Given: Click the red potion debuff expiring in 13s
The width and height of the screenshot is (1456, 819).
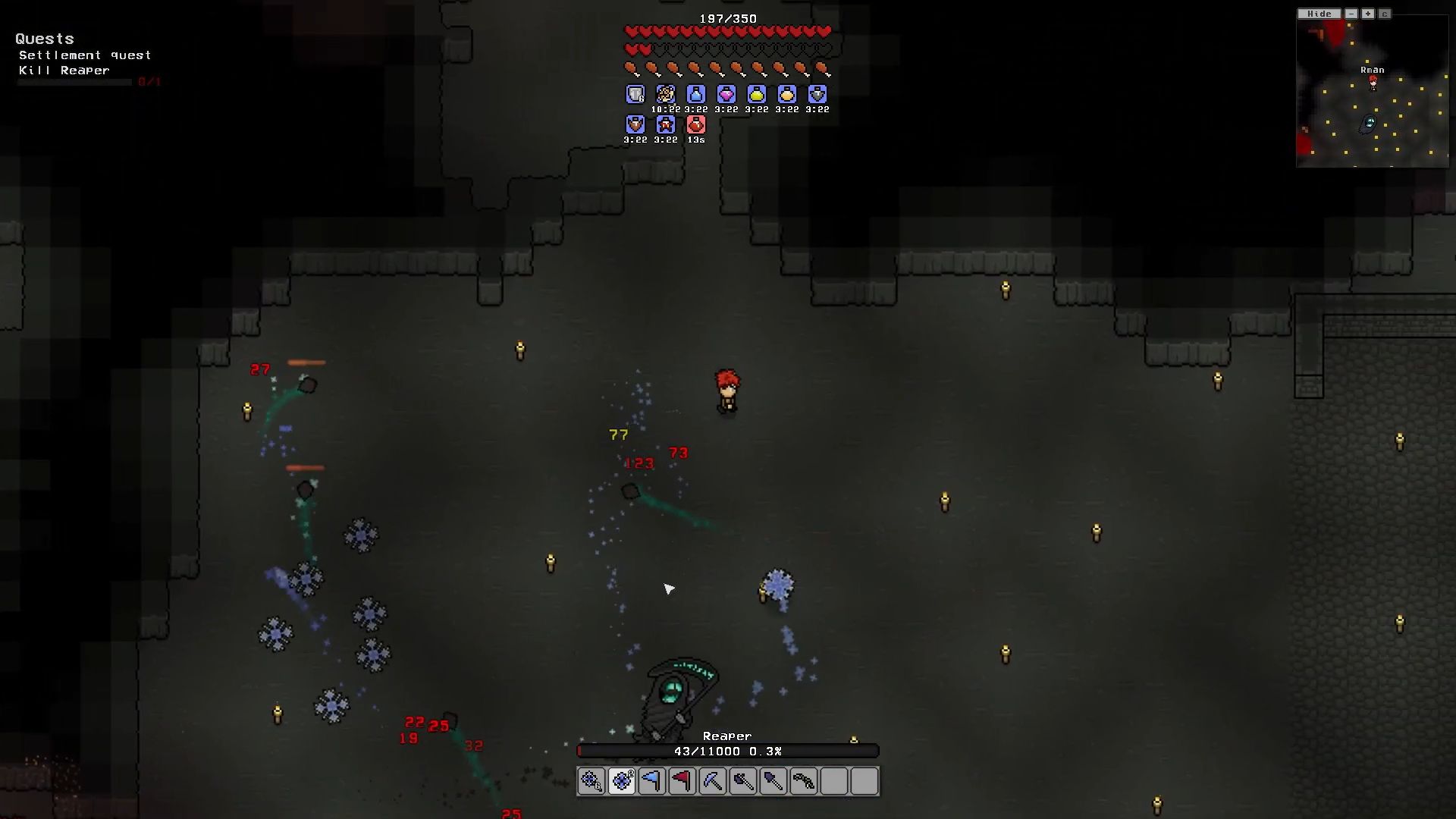Looking at the screenshot, I should point(695,124).
